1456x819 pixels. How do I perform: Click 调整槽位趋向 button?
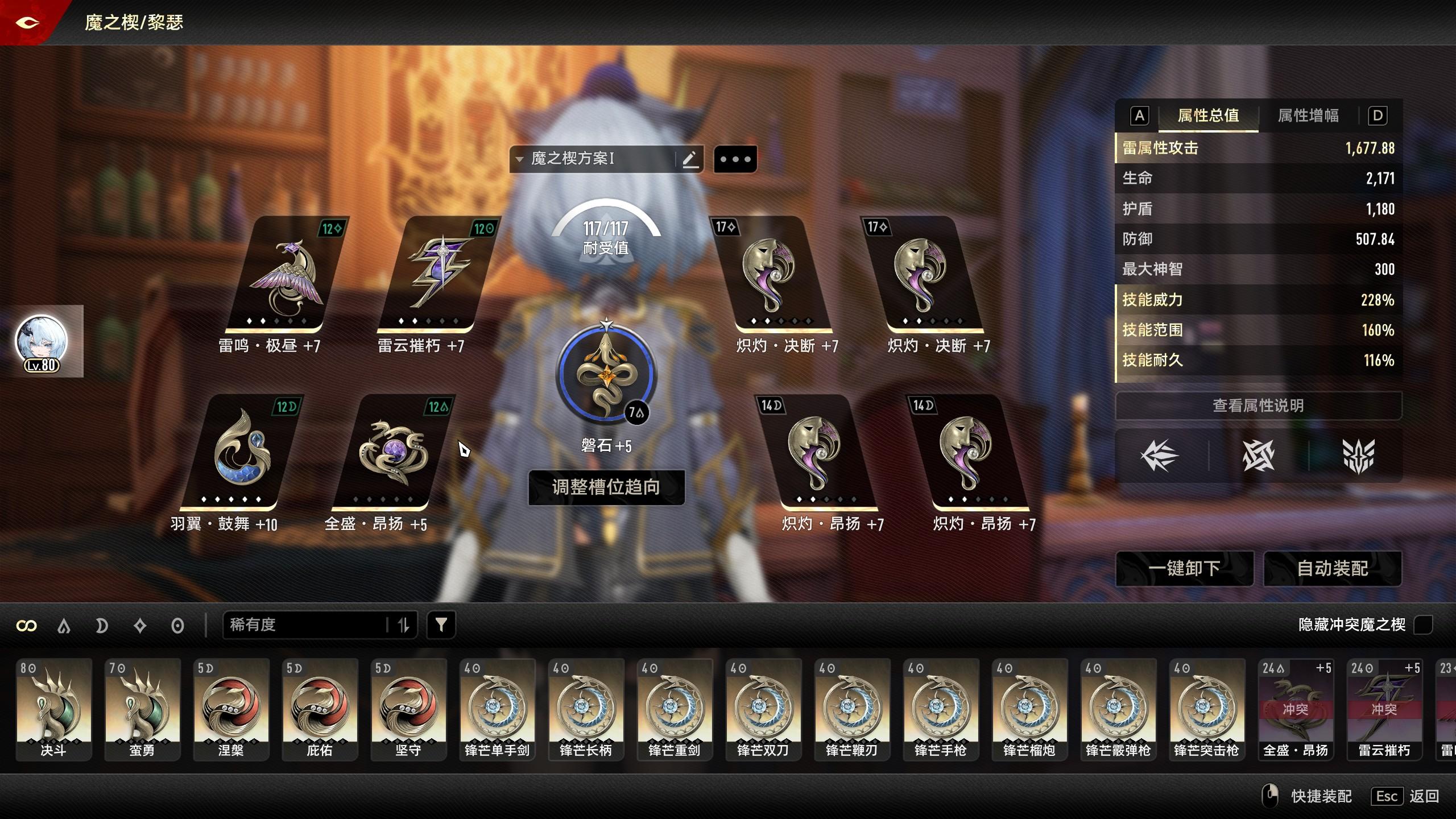(x=606, y=487)
